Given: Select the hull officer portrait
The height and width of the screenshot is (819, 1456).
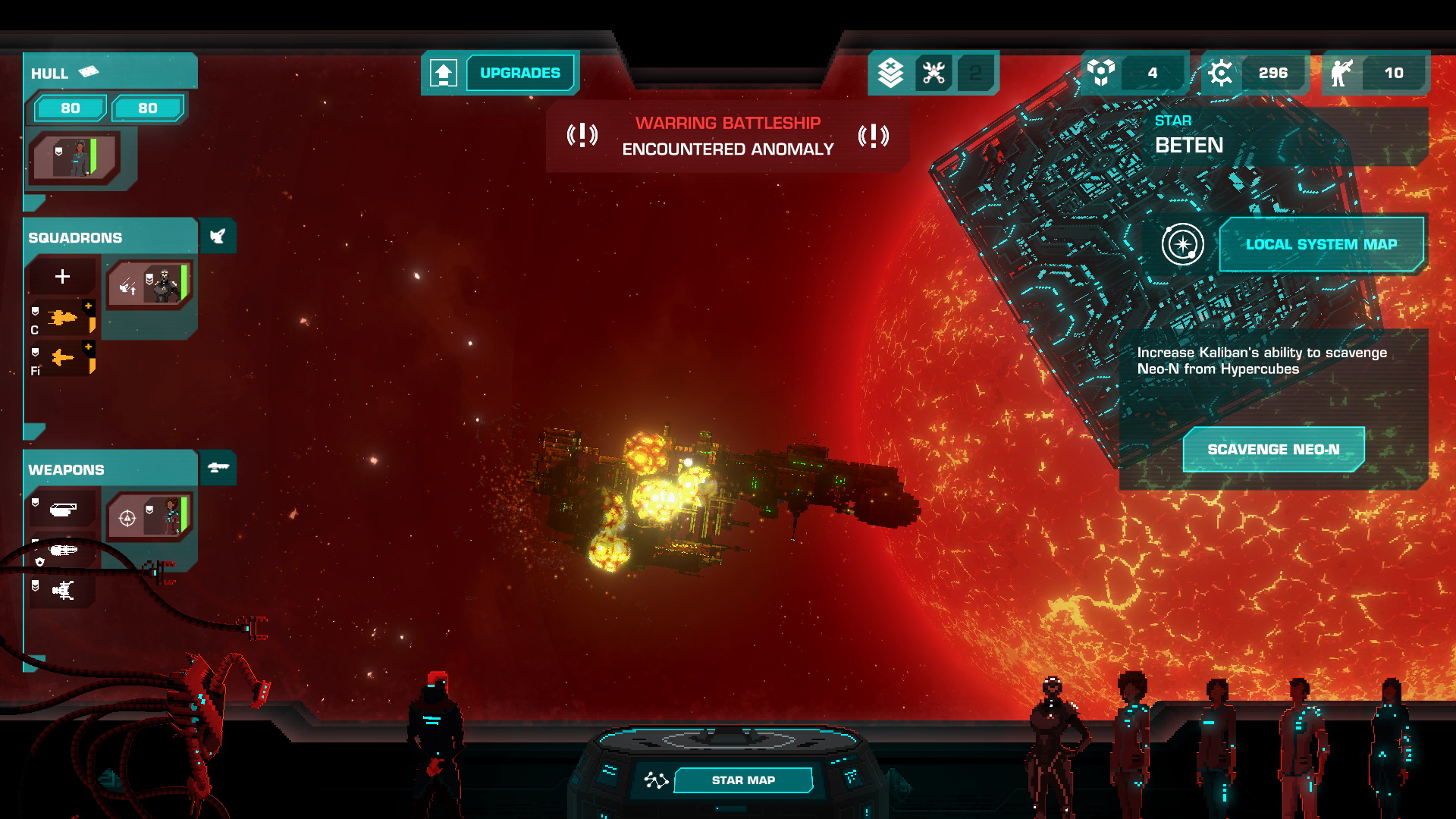Looking at the screenshot, I should coord(75,158).
